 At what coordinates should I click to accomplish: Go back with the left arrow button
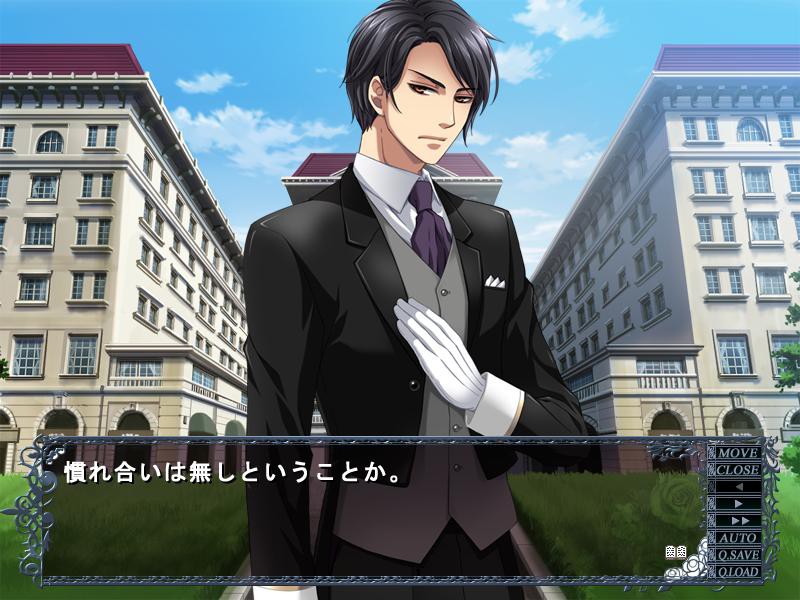737,486
